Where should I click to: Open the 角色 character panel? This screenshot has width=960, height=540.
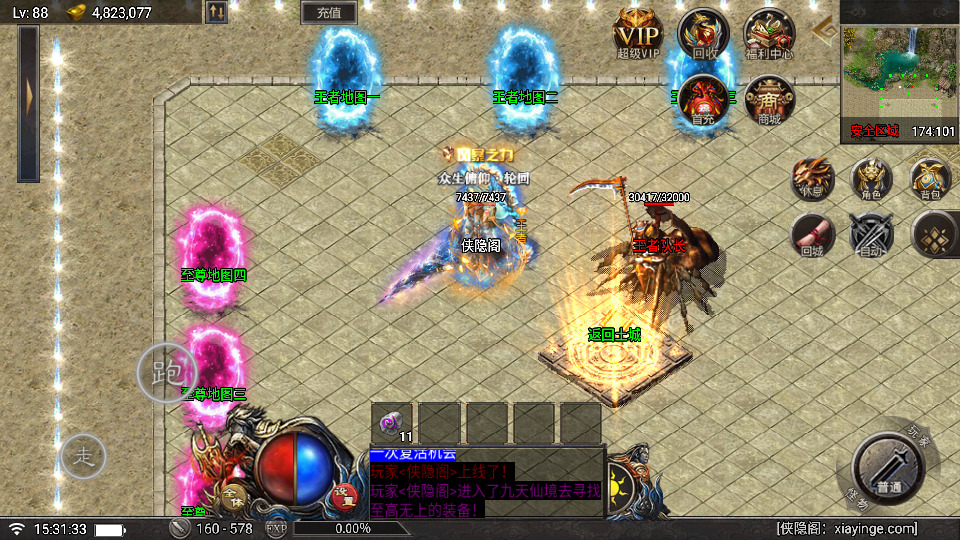pyautogui.click(x=871, y=178)
